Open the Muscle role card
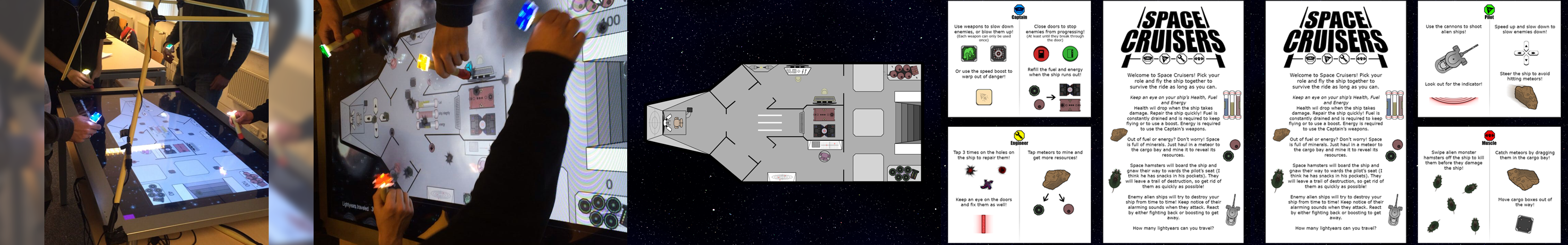Screen dimensions: 1568x245 [x=1489, y=184]
